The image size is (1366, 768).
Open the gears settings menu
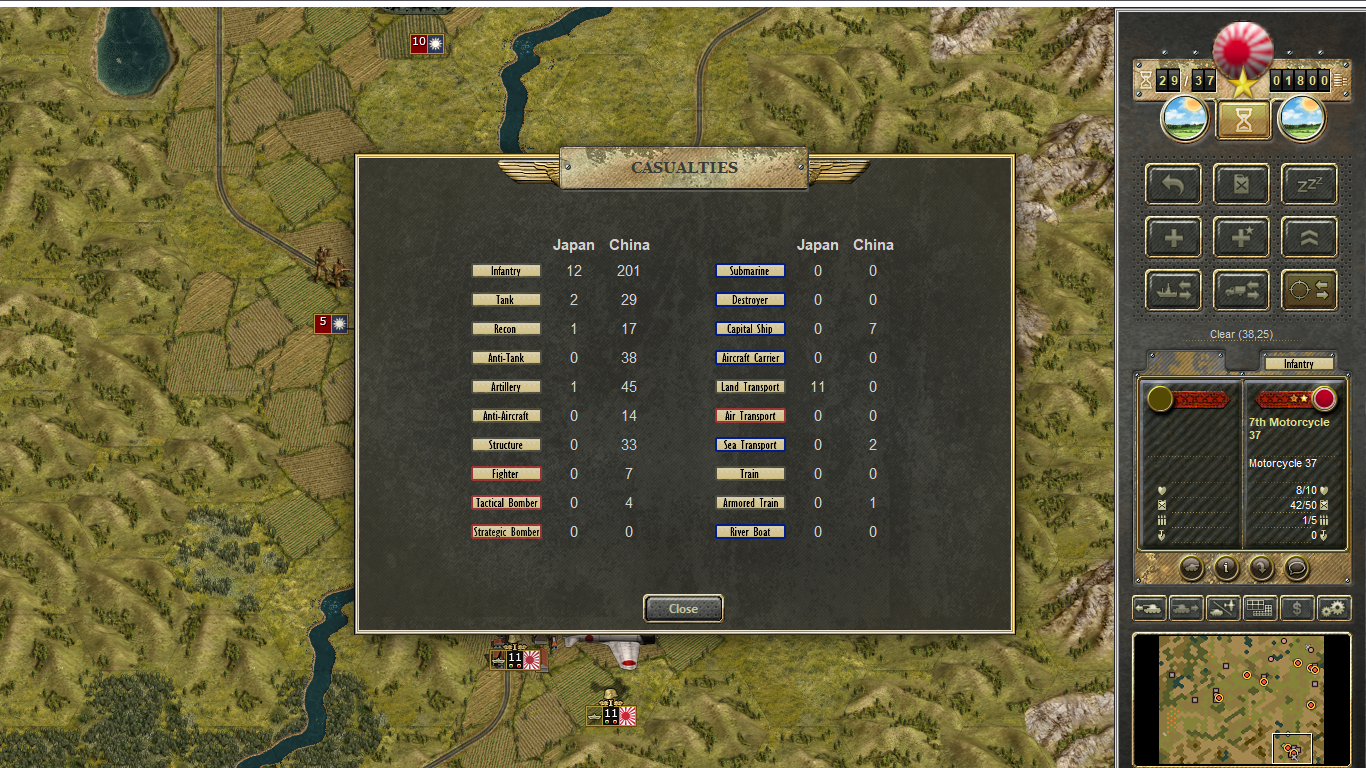click(1334, 607)
